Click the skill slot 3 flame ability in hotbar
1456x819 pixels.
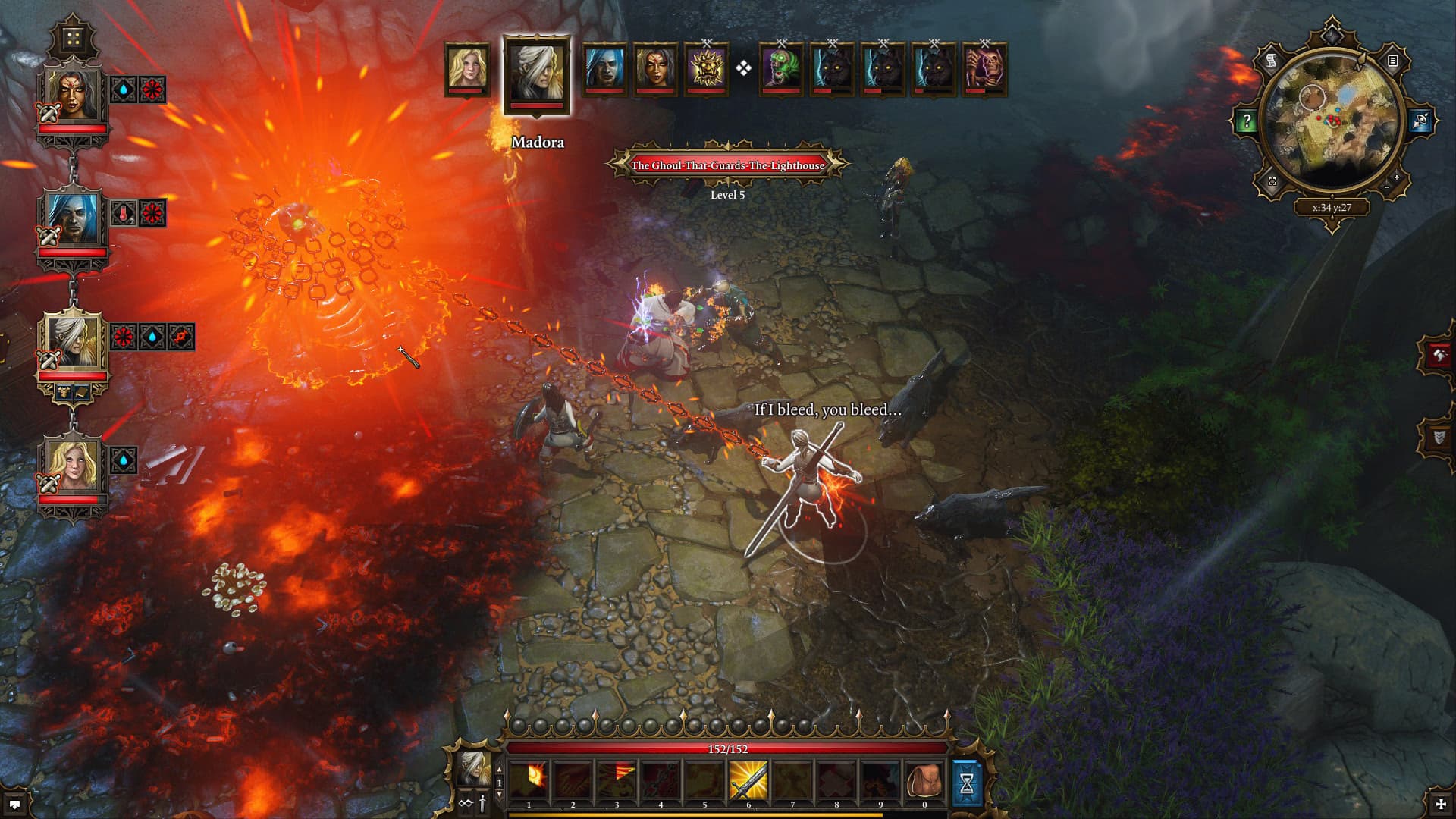coord(616,780)
